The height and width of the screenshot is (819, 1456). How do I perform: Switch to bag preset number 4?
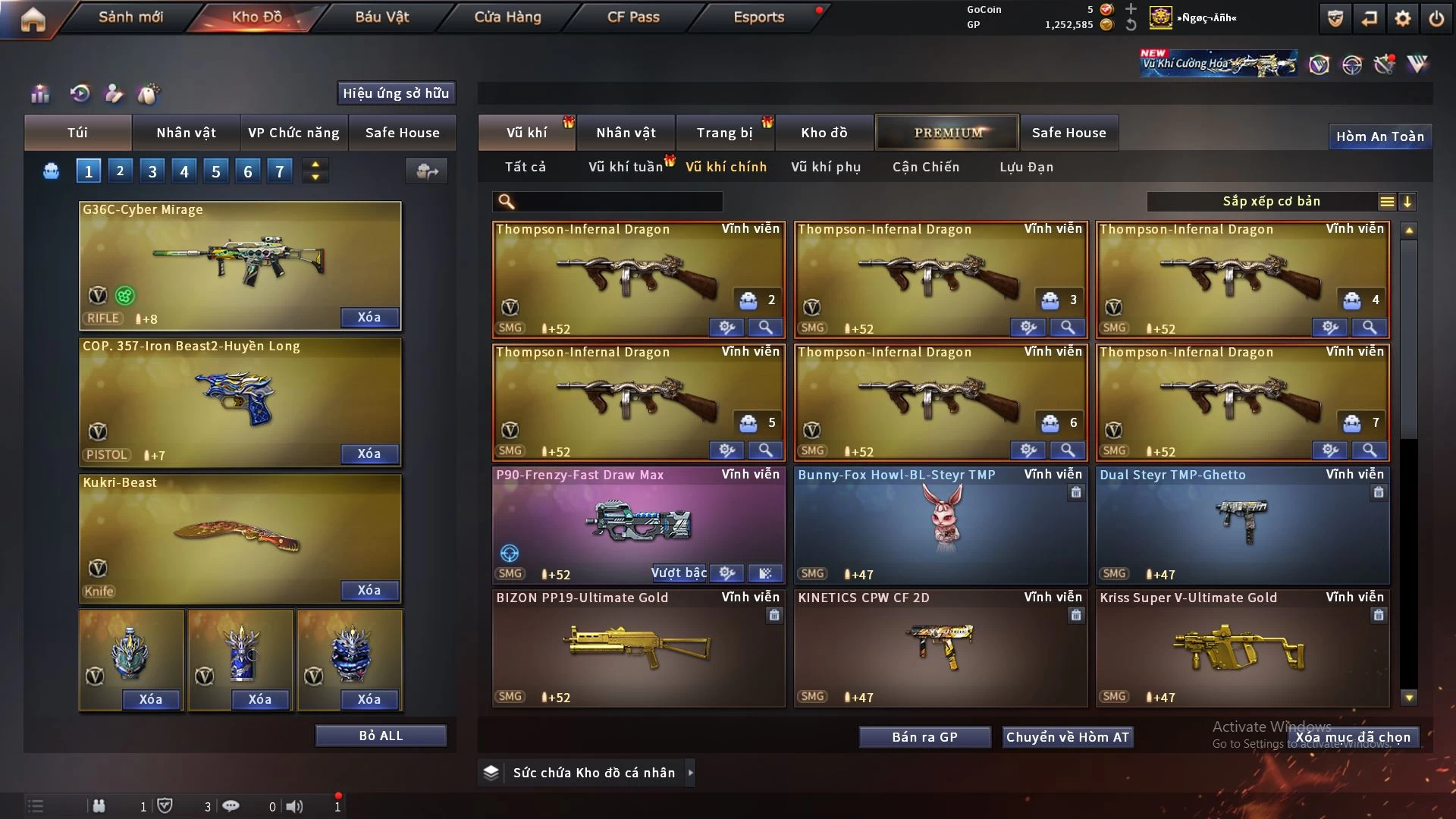(x=184, y=171)
